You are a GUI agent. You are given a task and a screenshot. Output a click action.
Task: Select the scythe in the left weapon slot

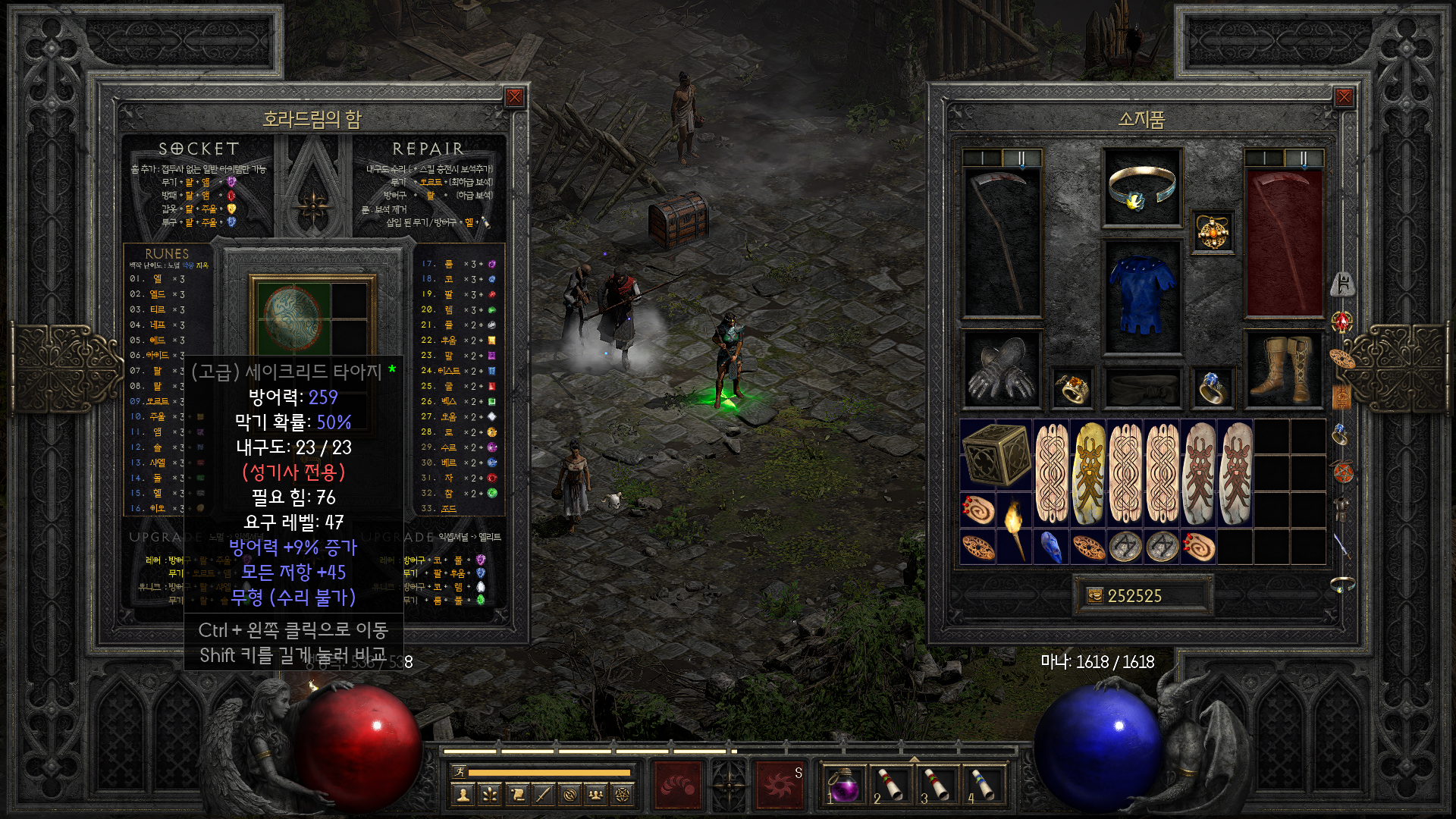coord(1001,241)
